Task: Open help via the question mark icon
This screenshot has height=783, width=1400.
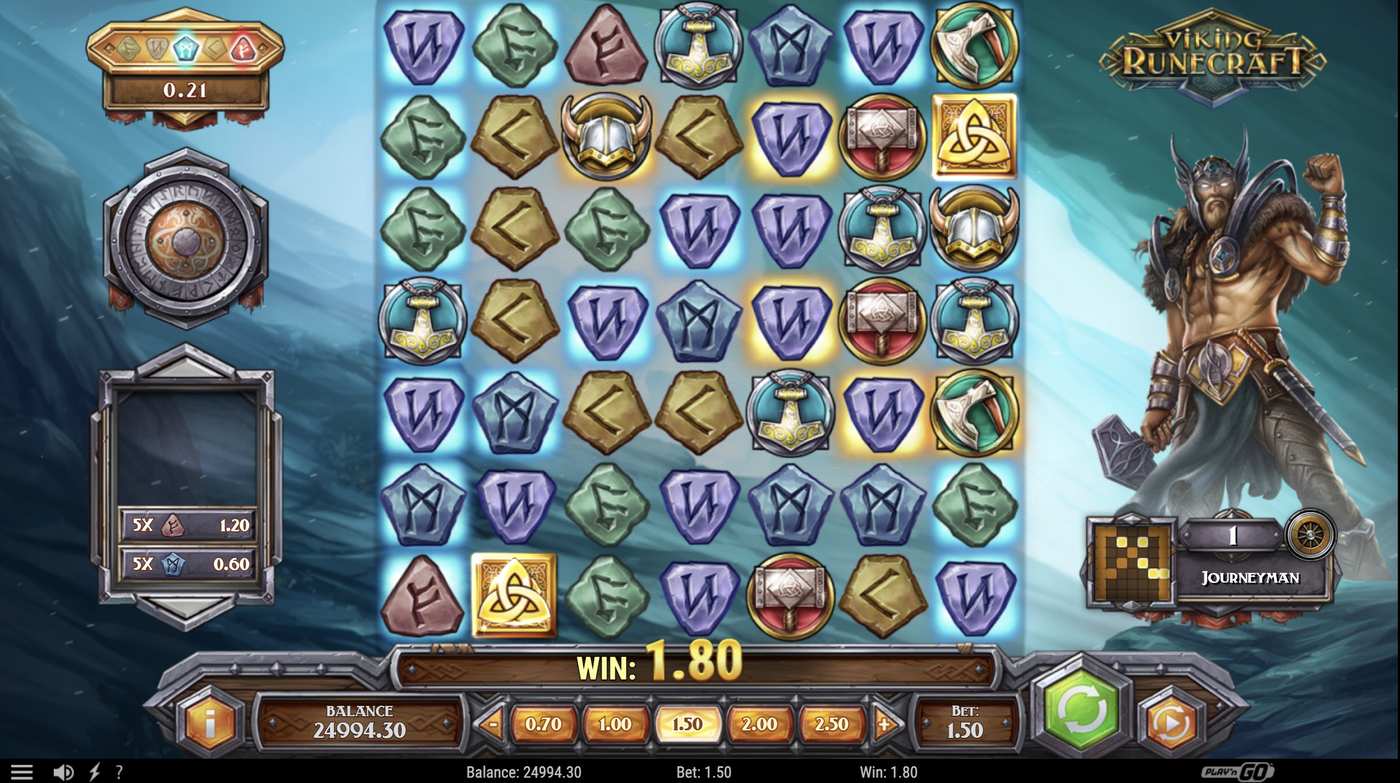Action: [x=117, y=771]
